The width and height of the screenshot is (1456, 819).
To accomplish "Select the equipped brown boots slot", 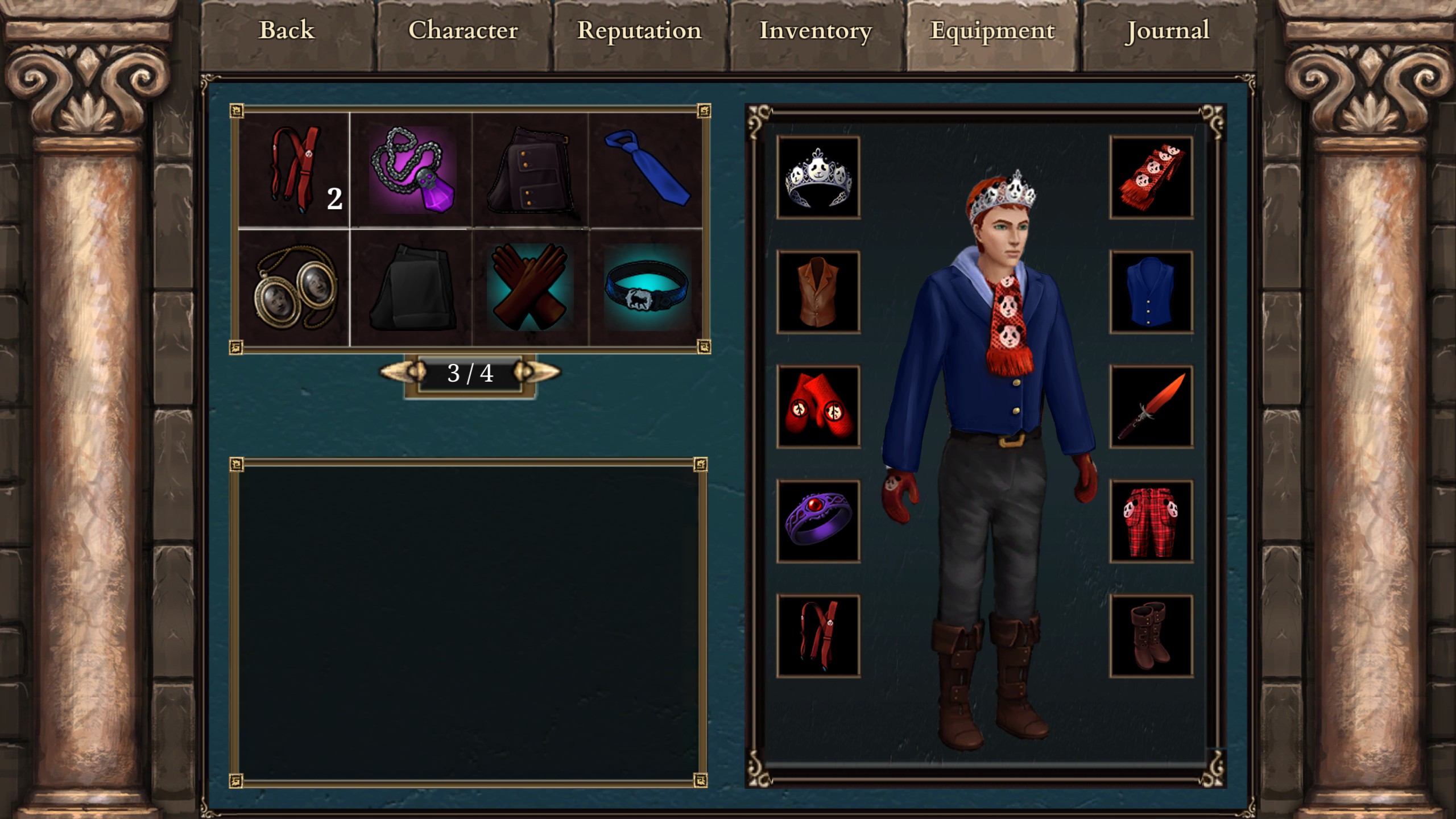I will [1151, 636].
